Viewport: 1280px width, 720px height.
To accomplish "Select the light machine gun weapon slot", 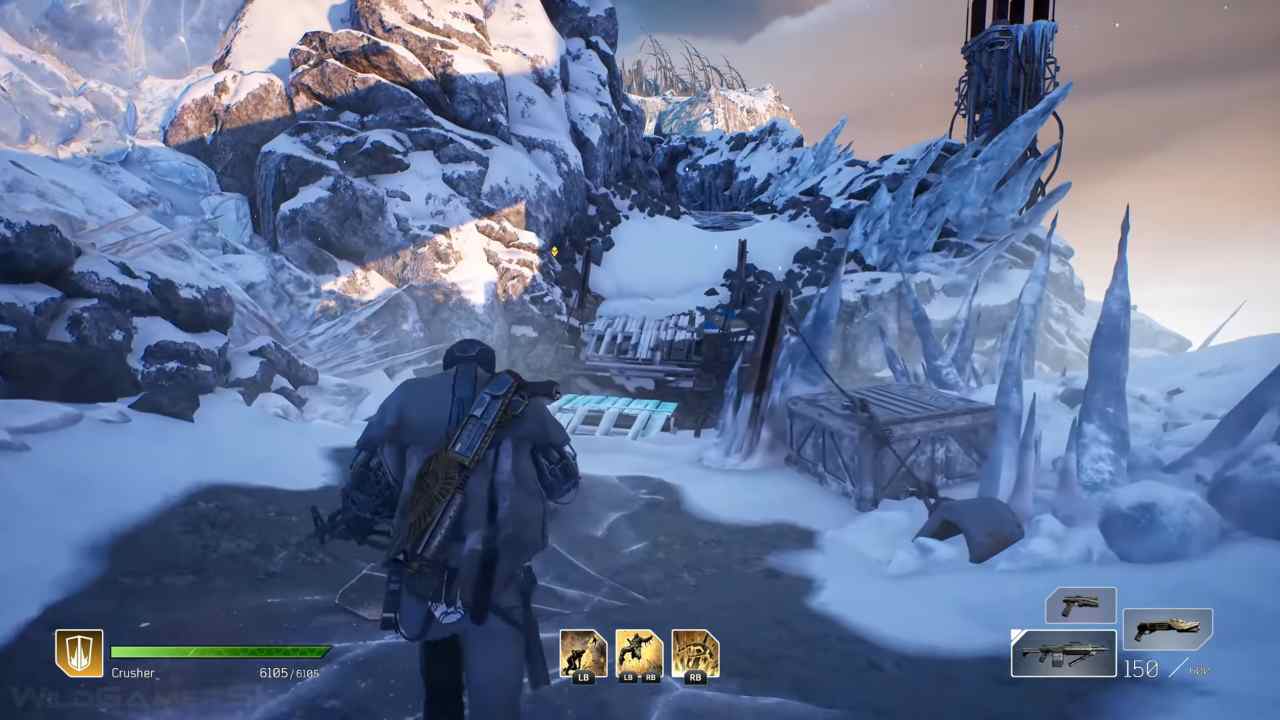I will click(1063, 654).
